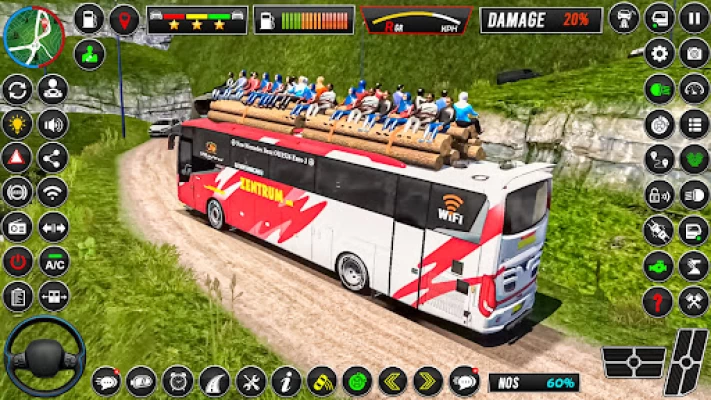The width and height of the screenshot is (711, 400).
Task: Click the red power ignition button
Action: coord(17,261)
